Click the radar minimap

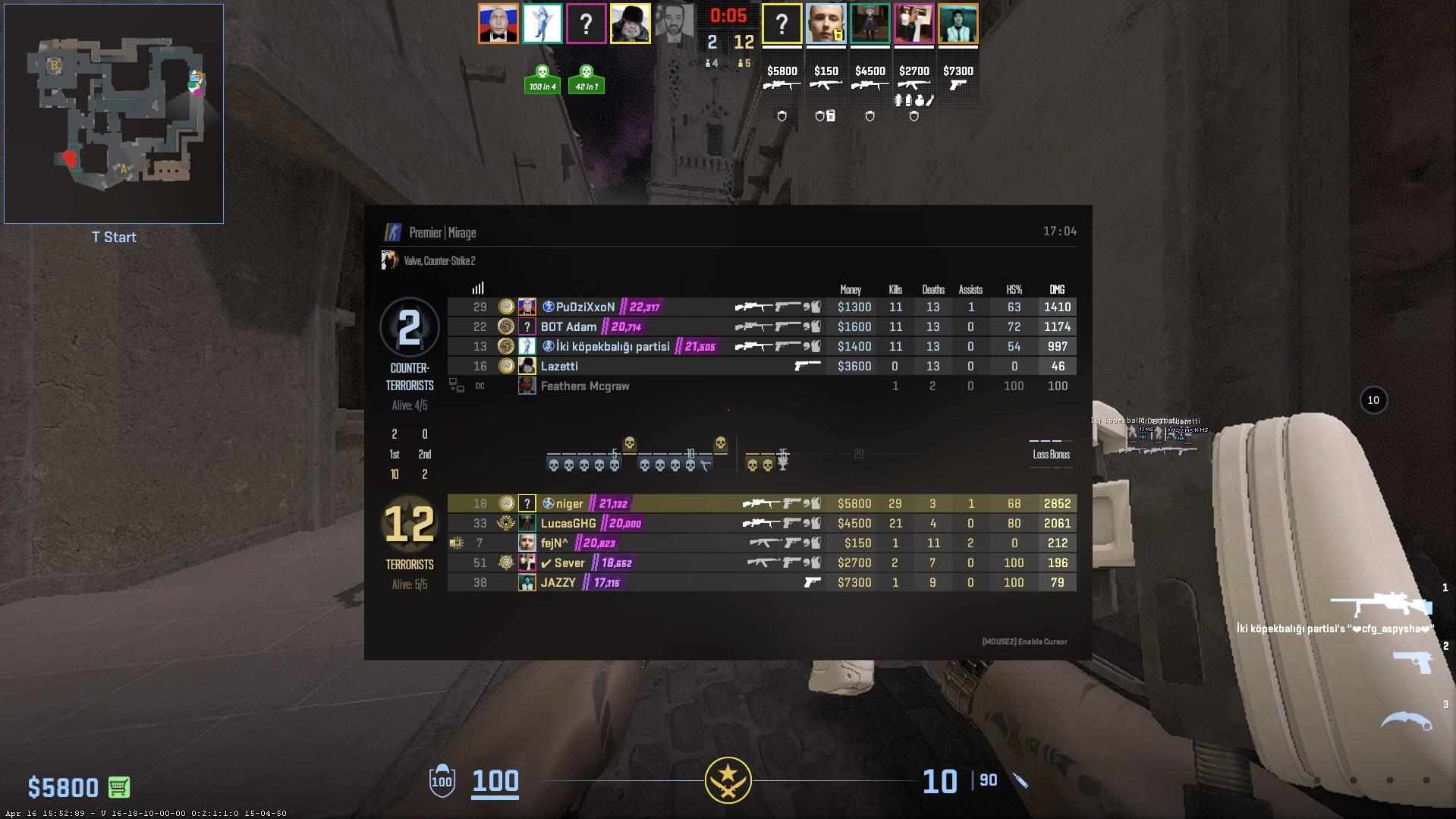tap(114, 114)
